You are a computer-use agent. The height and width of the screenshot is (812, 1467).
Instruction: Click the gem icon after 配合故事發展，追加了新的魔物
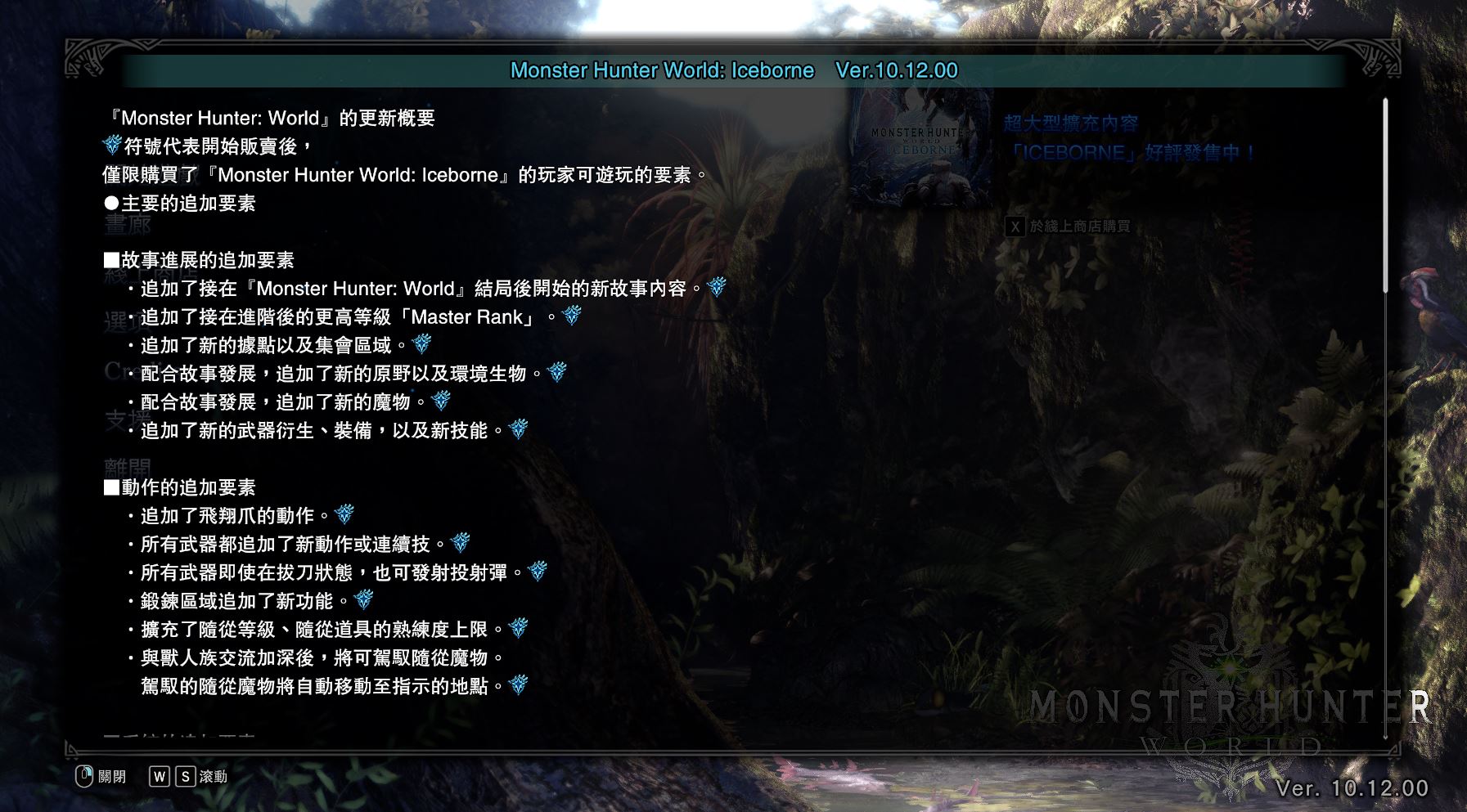coord(442,402)
